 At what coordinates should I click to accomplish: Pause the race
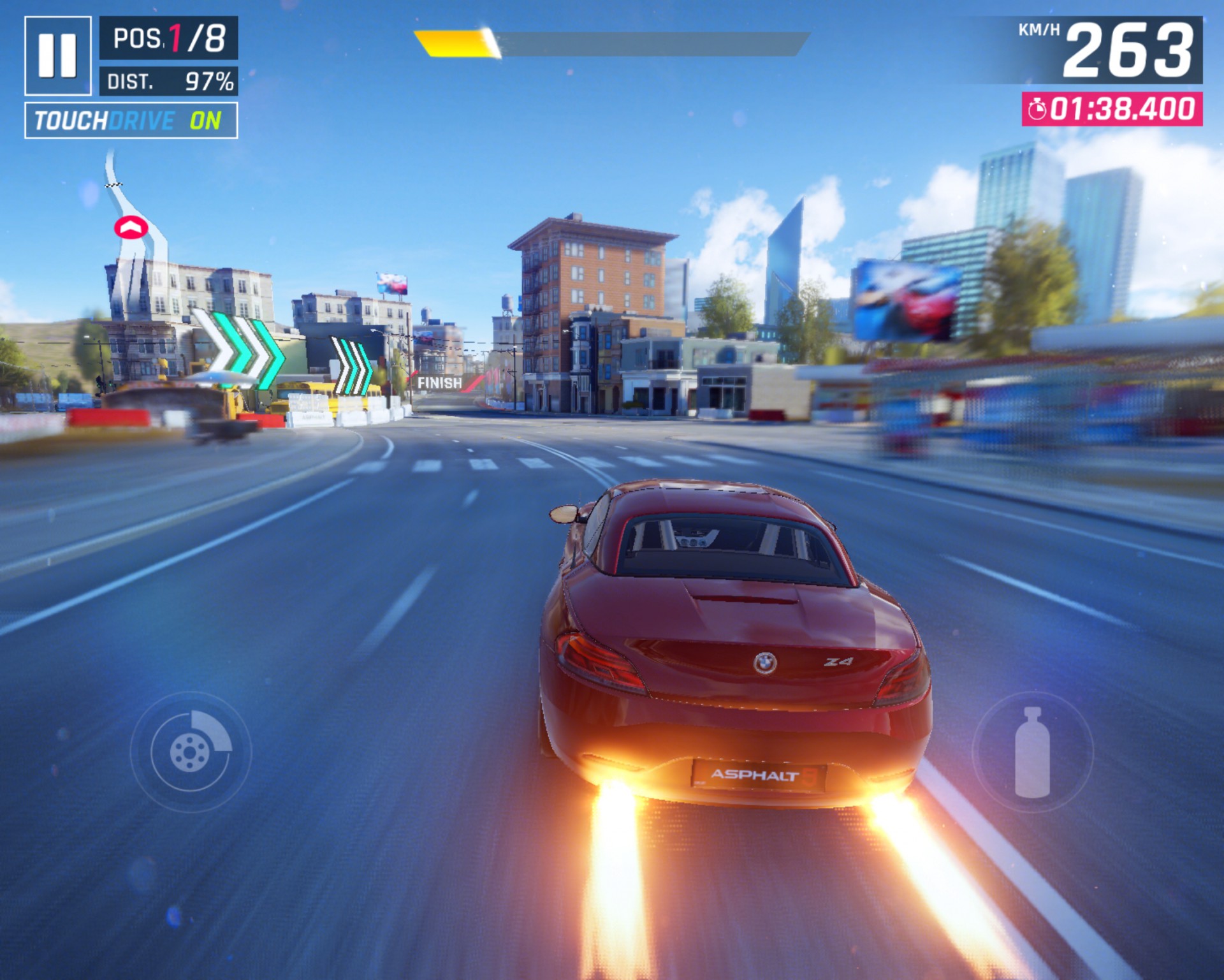[57, 55]
